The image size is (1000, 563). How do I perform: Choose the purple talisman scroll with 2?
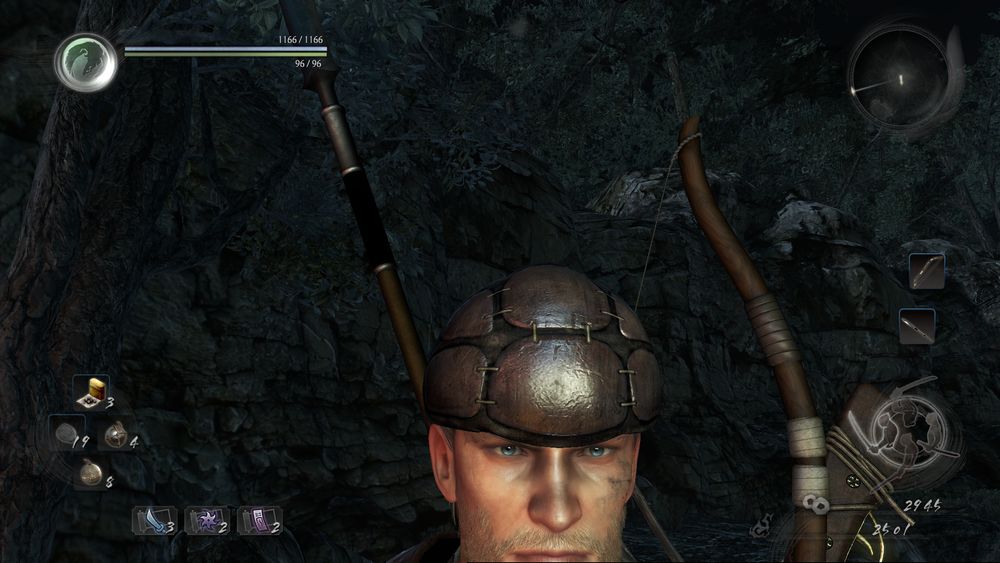click(258, 520)
